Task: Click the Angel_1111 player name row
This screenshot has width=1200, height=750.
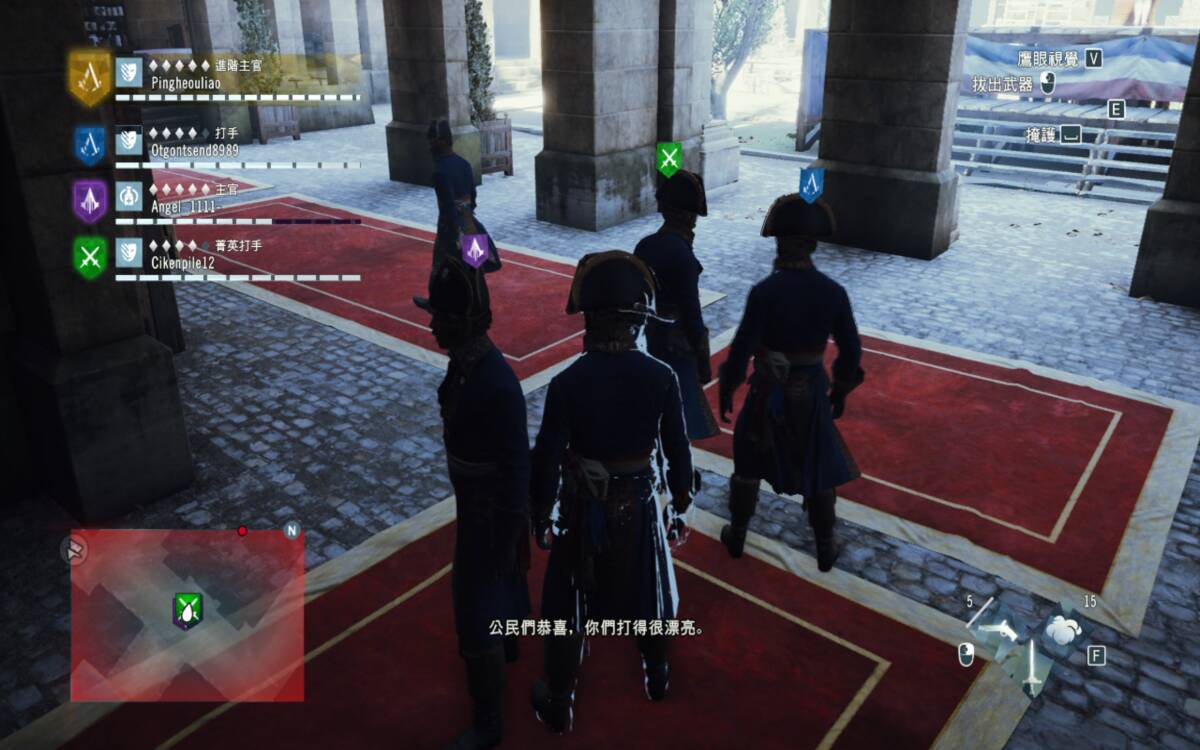Action: click(182, 205)
